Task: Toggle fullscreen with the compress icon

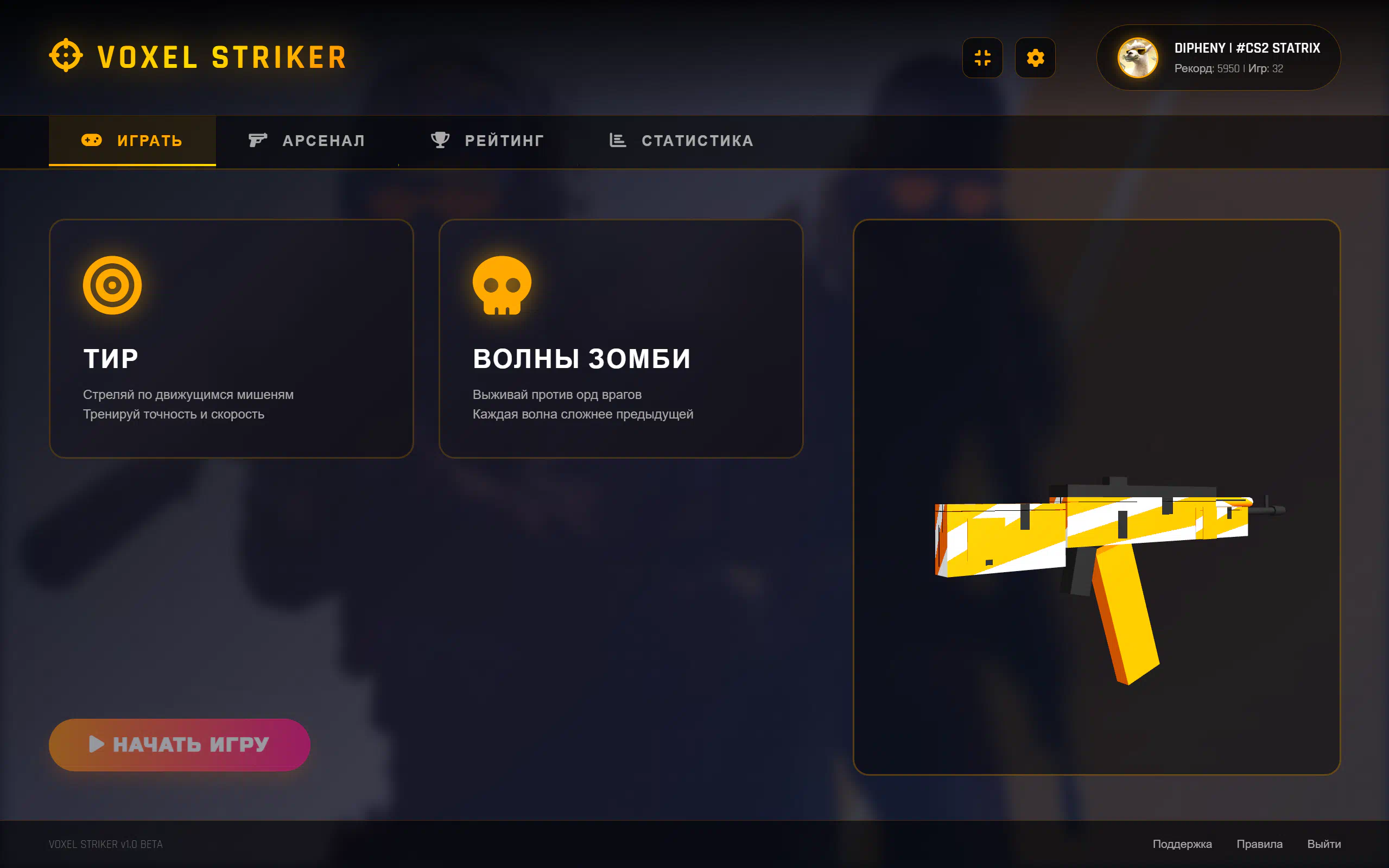Action: pos(982,58)
